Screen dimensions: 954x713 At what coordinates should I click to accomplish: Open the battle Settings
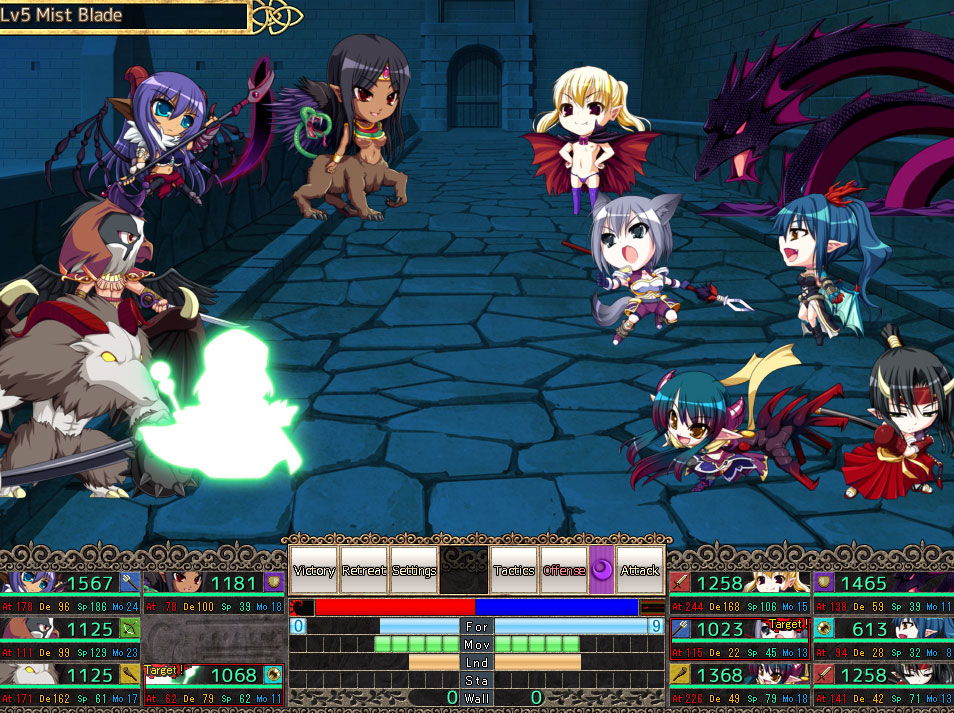tap(414, 570)
